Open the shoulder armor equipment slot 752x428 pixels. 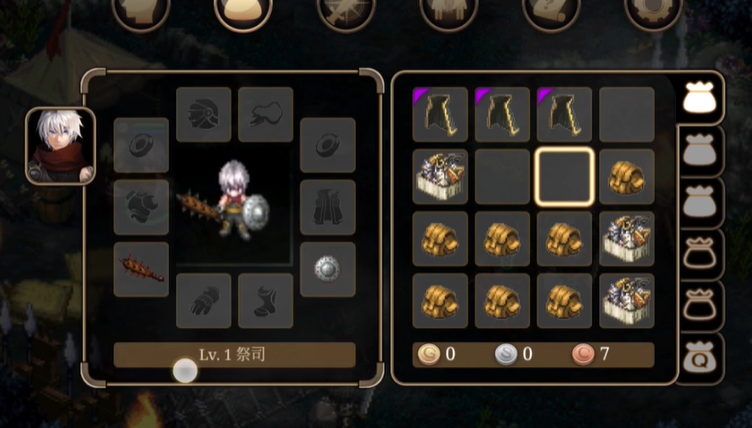pyautogui.click(x=141, y=207)
